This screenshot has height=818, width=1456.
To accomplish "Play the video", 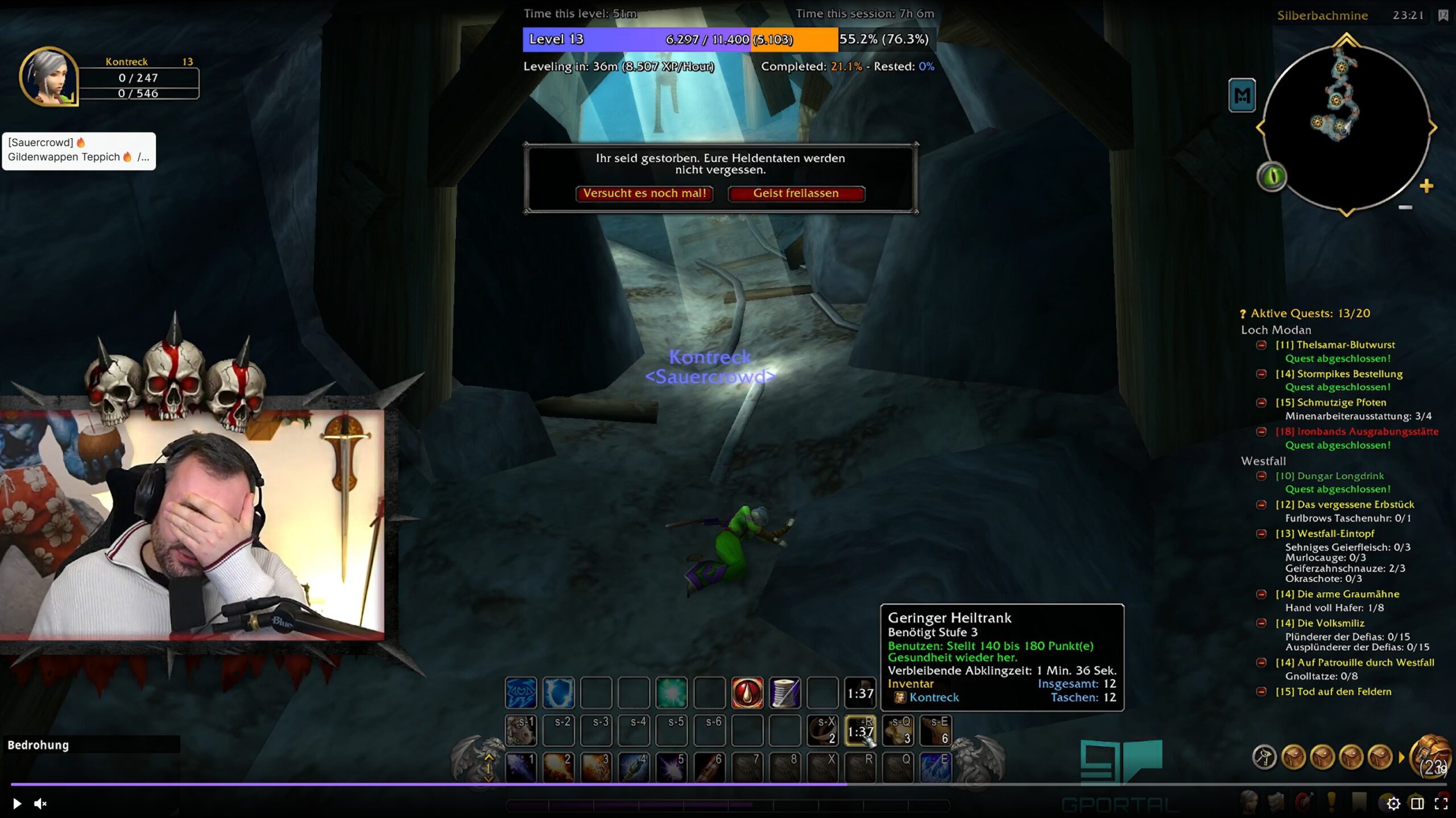I will [x=16, y=803].
